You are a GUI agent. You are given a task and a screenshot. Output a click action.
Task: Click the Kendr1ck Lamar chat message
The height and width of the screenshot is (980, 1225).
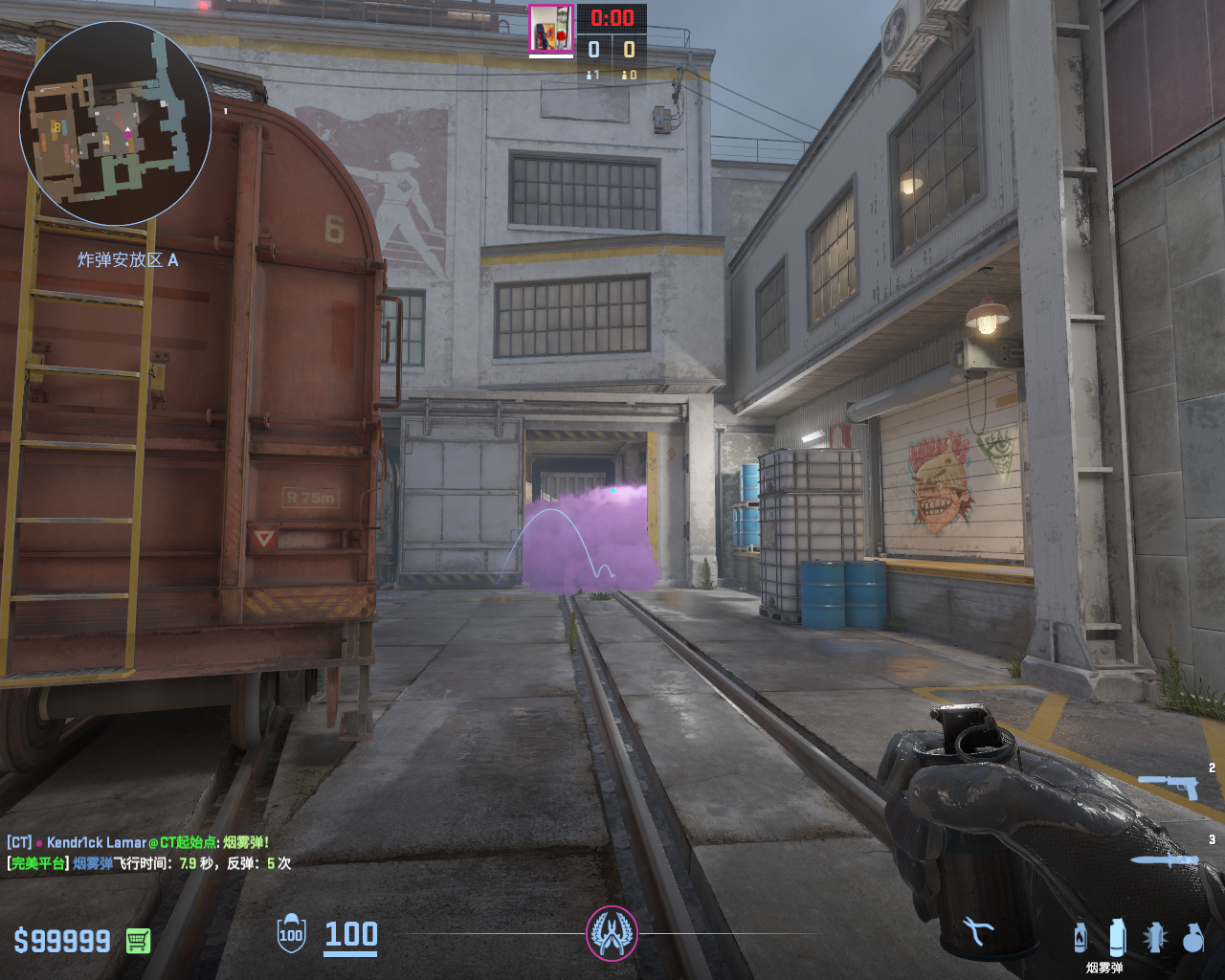point(138,842)
